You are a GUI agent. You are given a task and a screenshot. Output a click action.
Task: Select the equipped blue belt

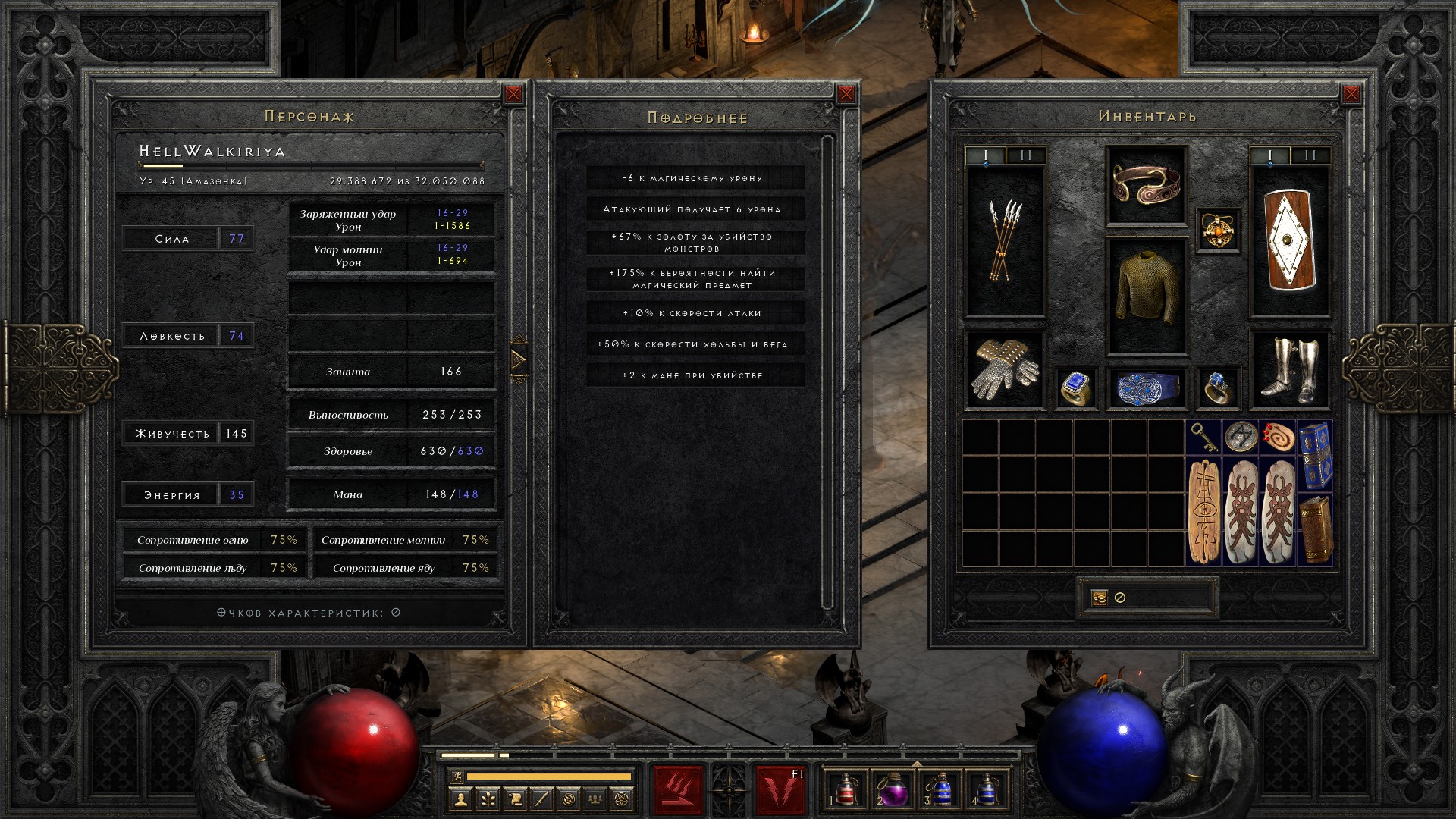coord(1147,388)
